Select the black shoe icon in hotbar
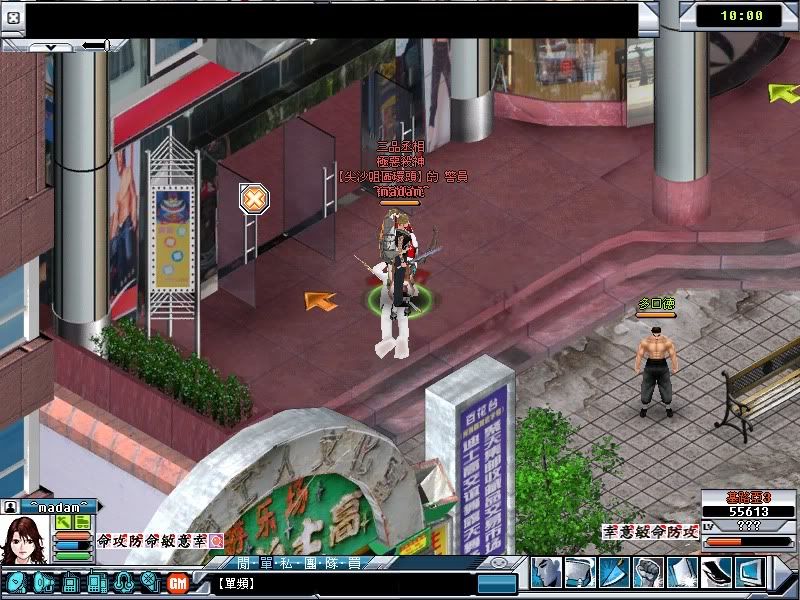Screen dimensions: 800x600 tap(716, 572)
